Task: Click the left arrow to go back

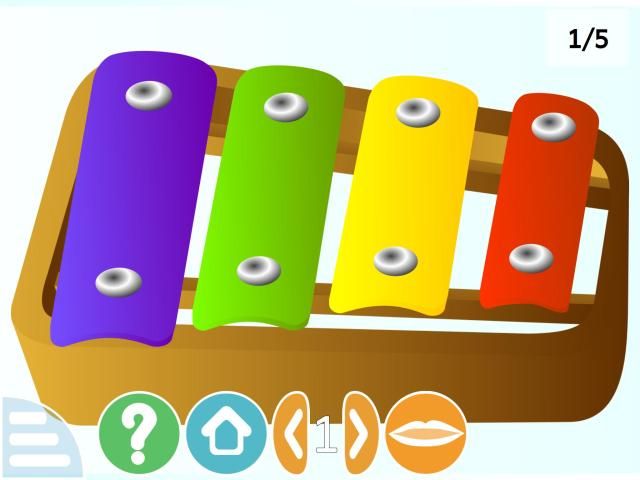Action: click(x=292, y=434)
